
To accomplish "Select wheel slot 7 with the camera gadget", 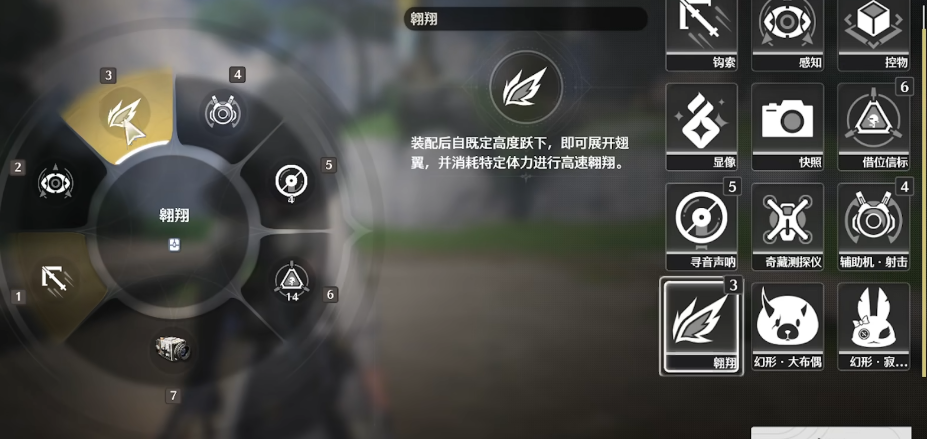I will tap(172, 350).
